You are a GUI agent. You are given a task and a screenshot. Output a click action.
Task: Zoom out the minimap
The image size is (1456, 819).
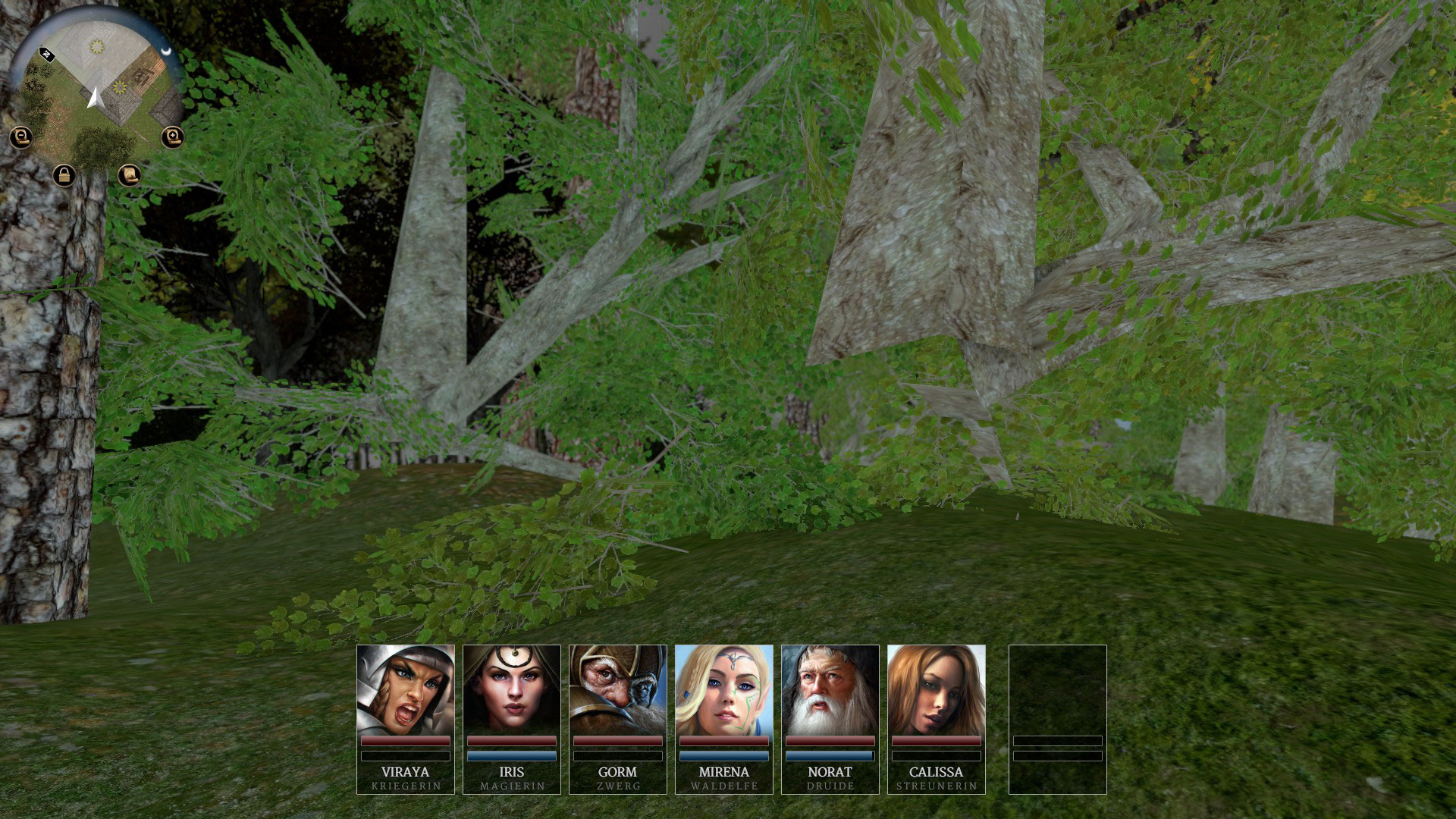tap(21, 137)
